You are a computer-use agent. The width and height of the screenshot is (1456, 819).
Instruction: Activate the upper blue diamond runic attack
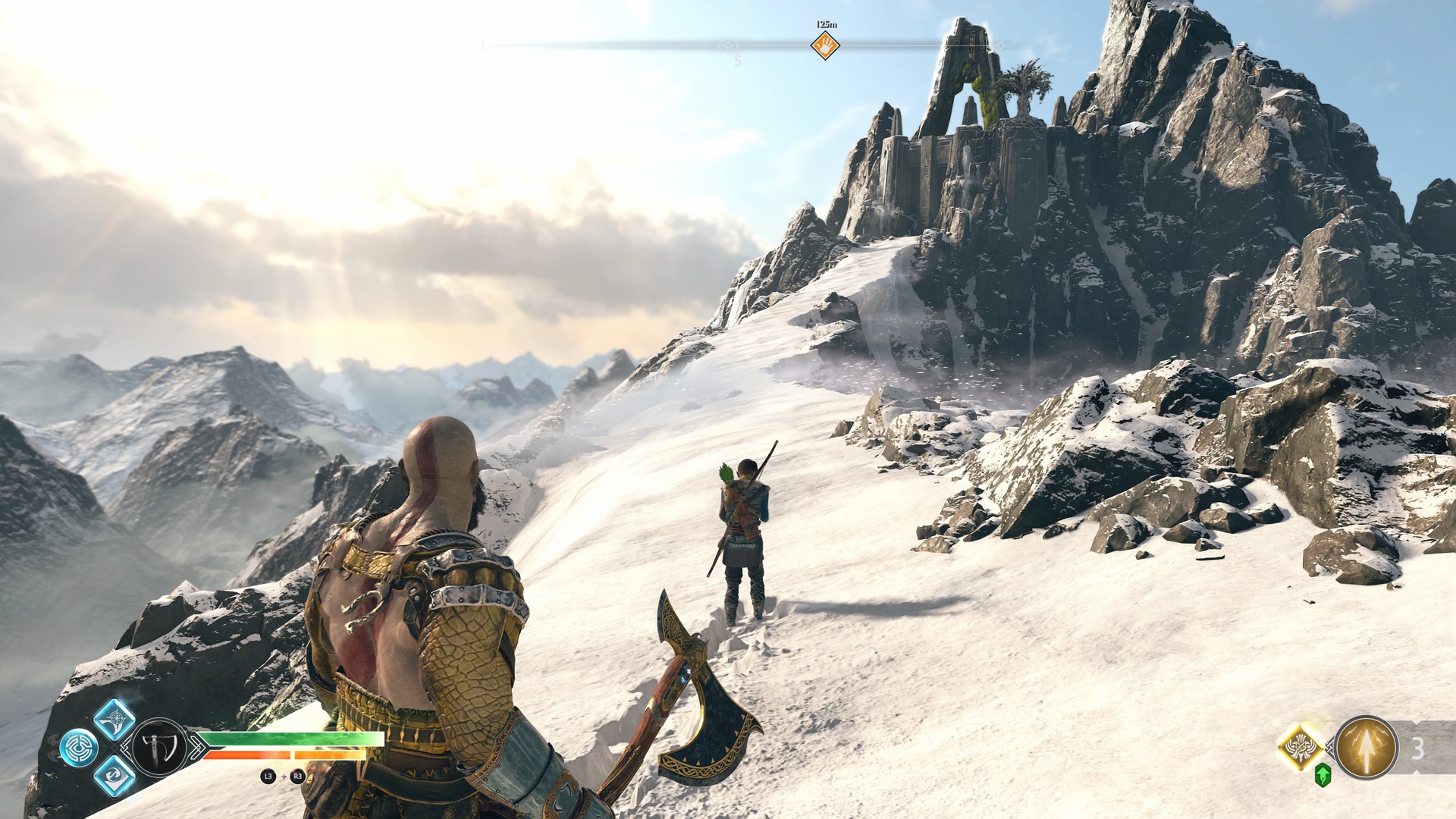point(115,719)
